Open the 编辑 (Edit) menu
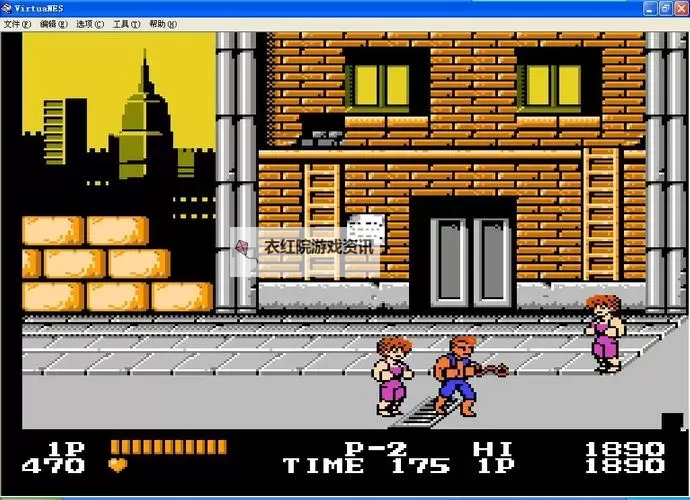Screen dimensions: 690x500 54,24
